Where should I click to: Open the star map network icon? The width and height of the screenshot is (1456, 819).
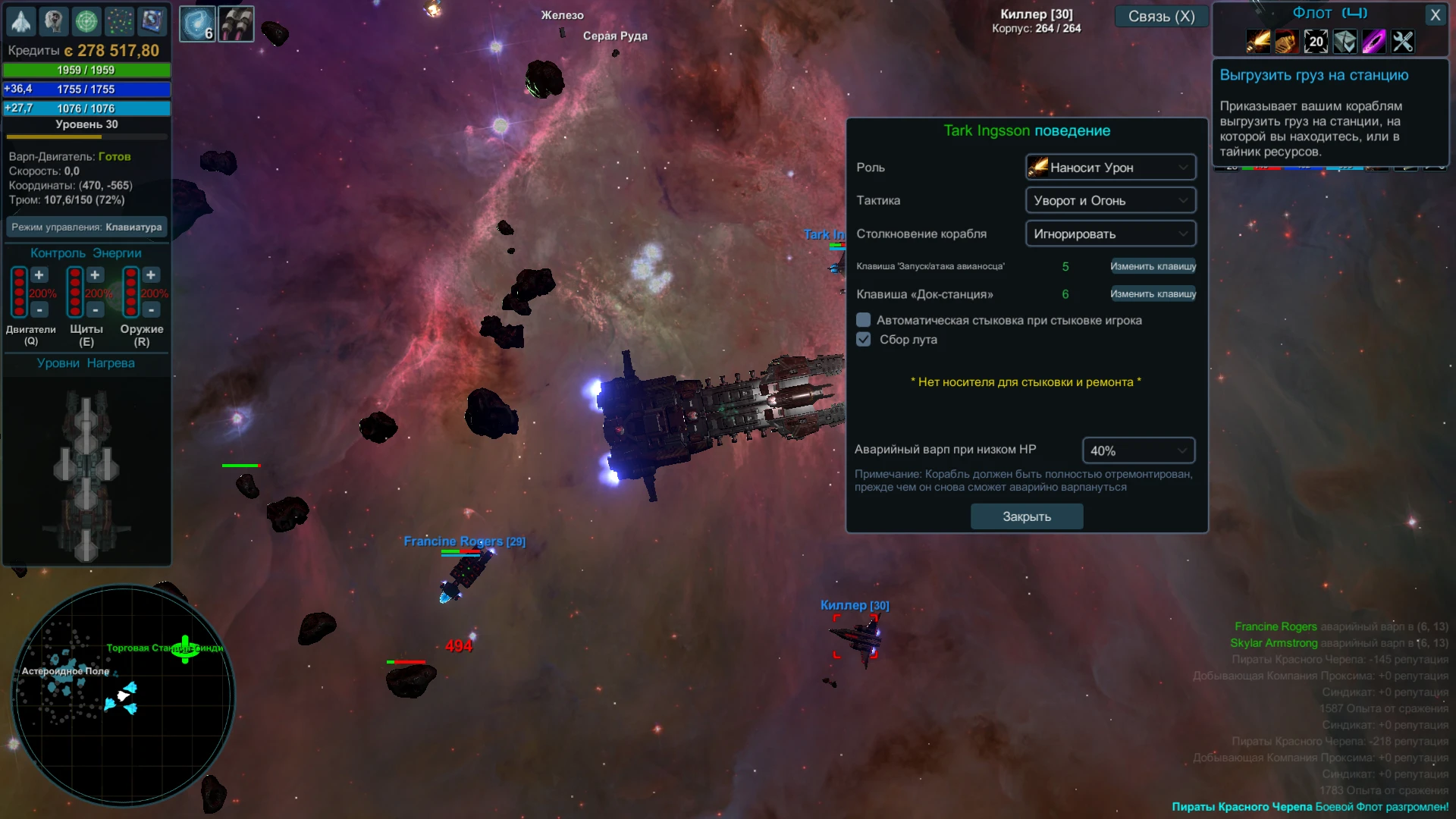[119, 21]
